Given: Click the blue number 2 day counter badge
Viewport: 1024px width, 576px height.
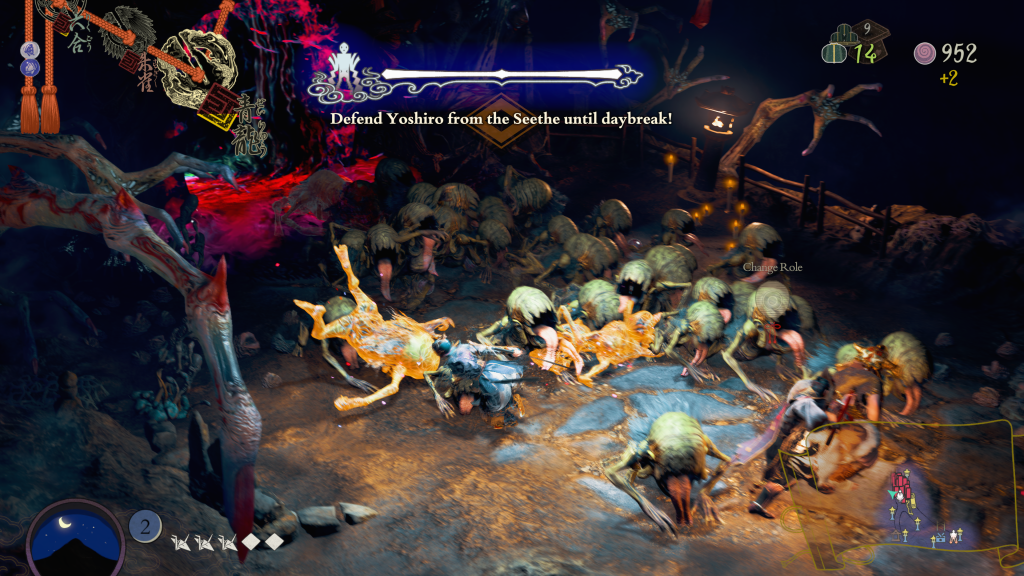Looking at the screenshot, I should 145,526.
